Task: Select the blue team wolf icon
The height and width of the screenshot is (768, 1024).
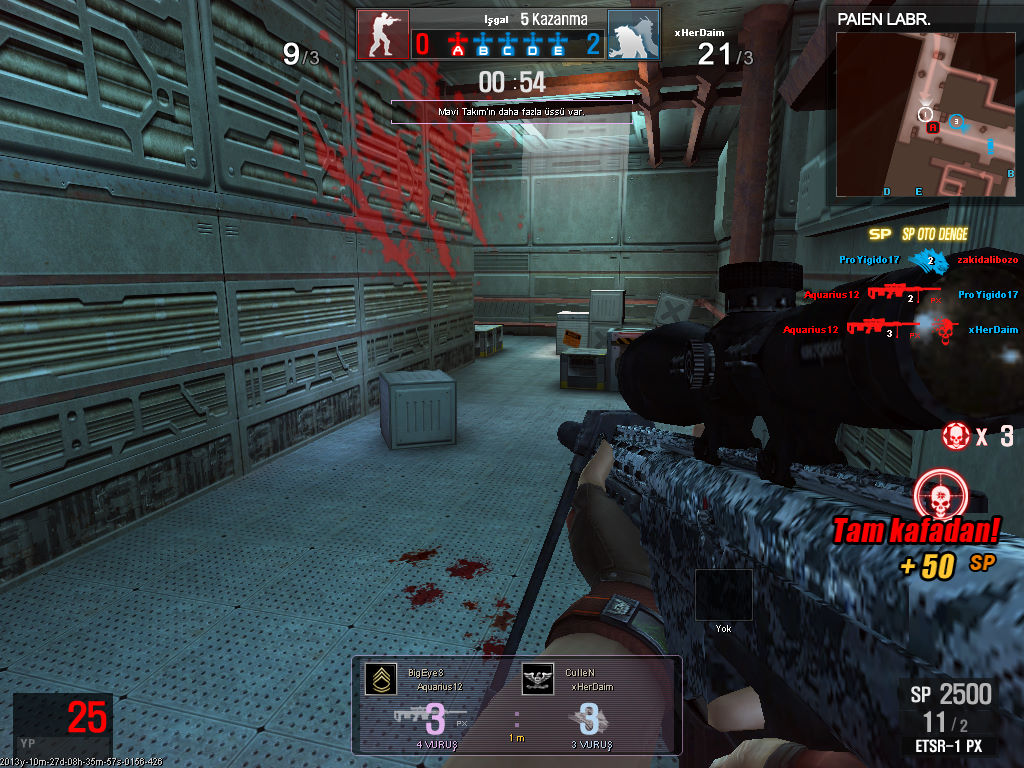Action: [633, 36]
